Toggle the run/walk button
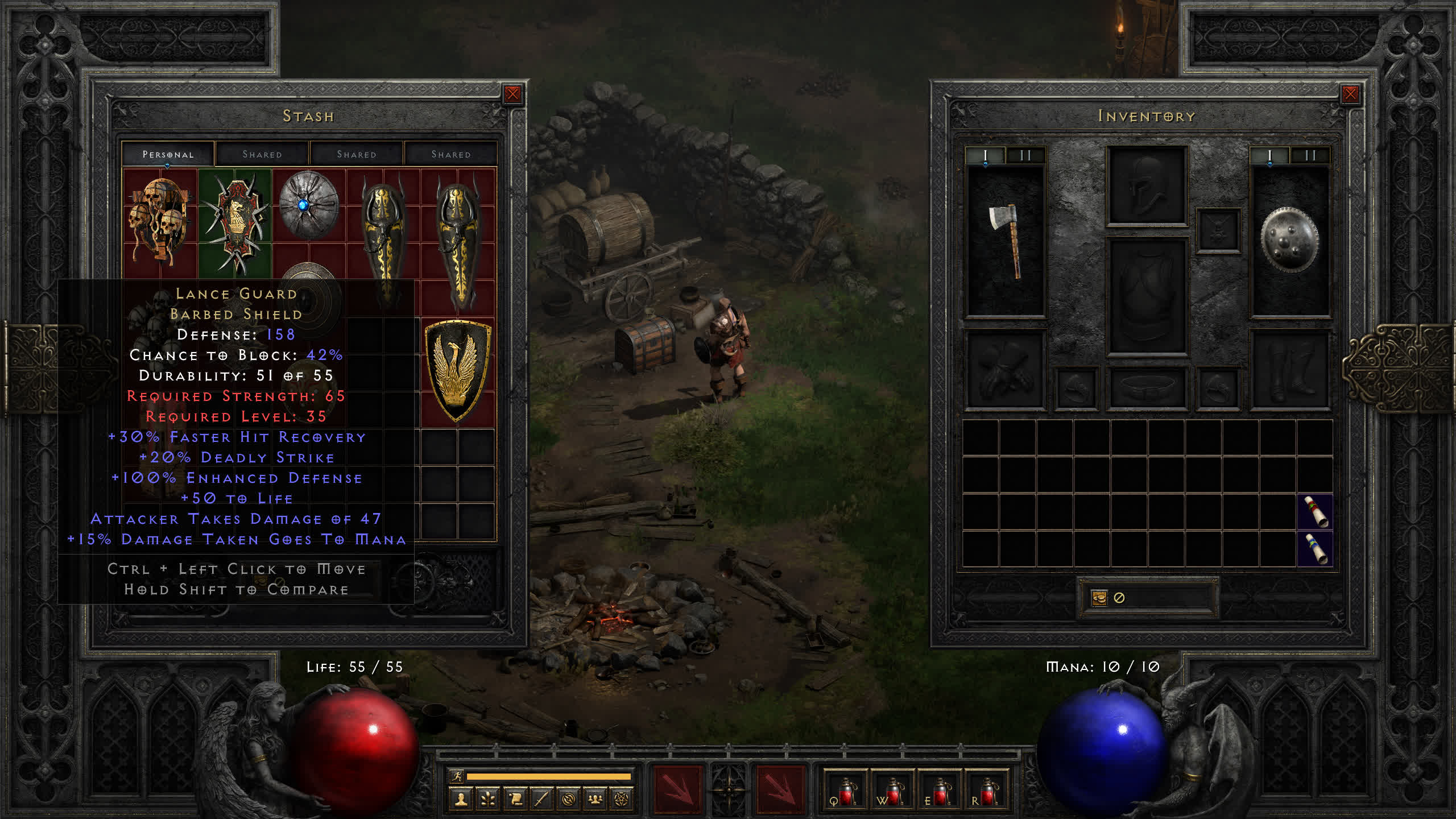The height and width of the screenshot is (819, 1456). coord(456,776)
